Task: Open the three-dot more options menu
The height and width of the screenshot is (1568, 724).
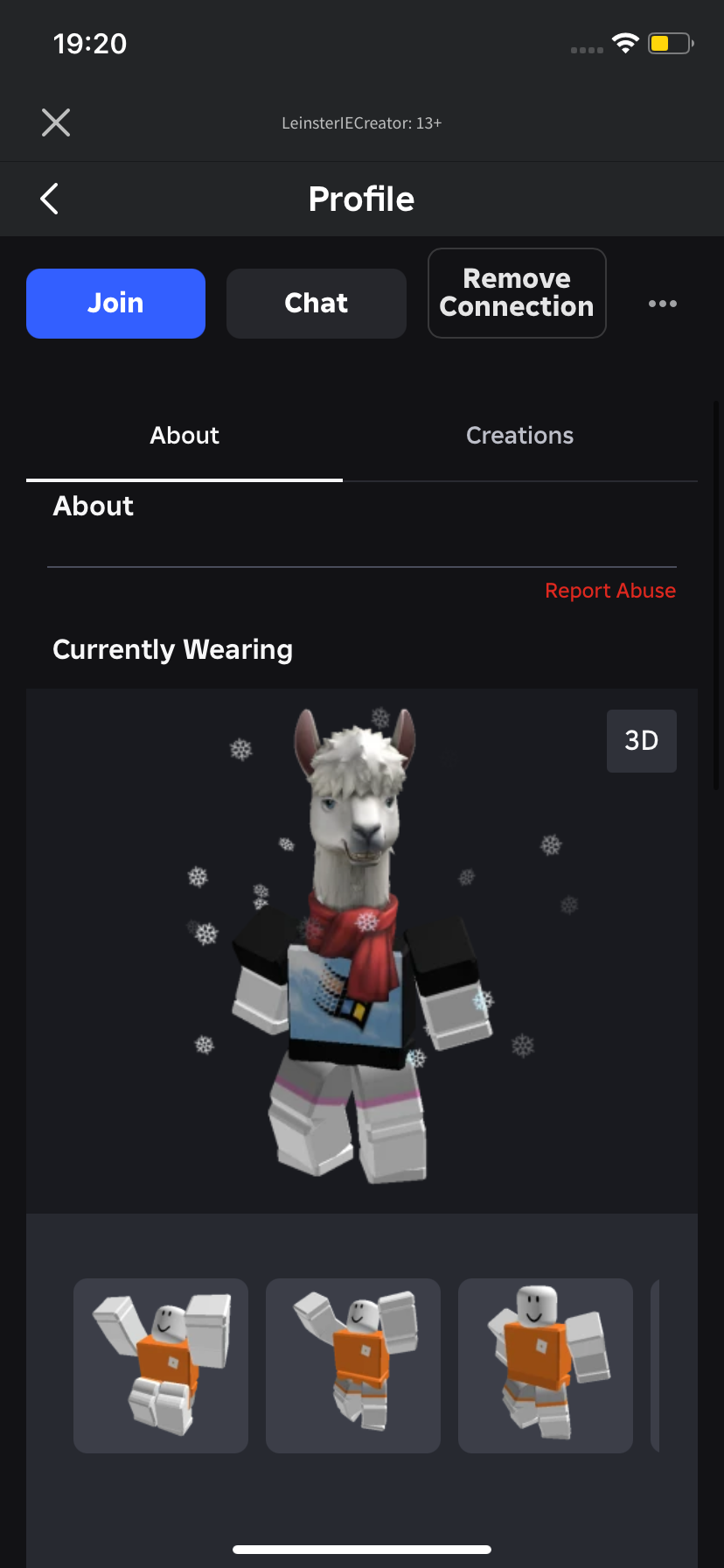Action: coord(662,304)
